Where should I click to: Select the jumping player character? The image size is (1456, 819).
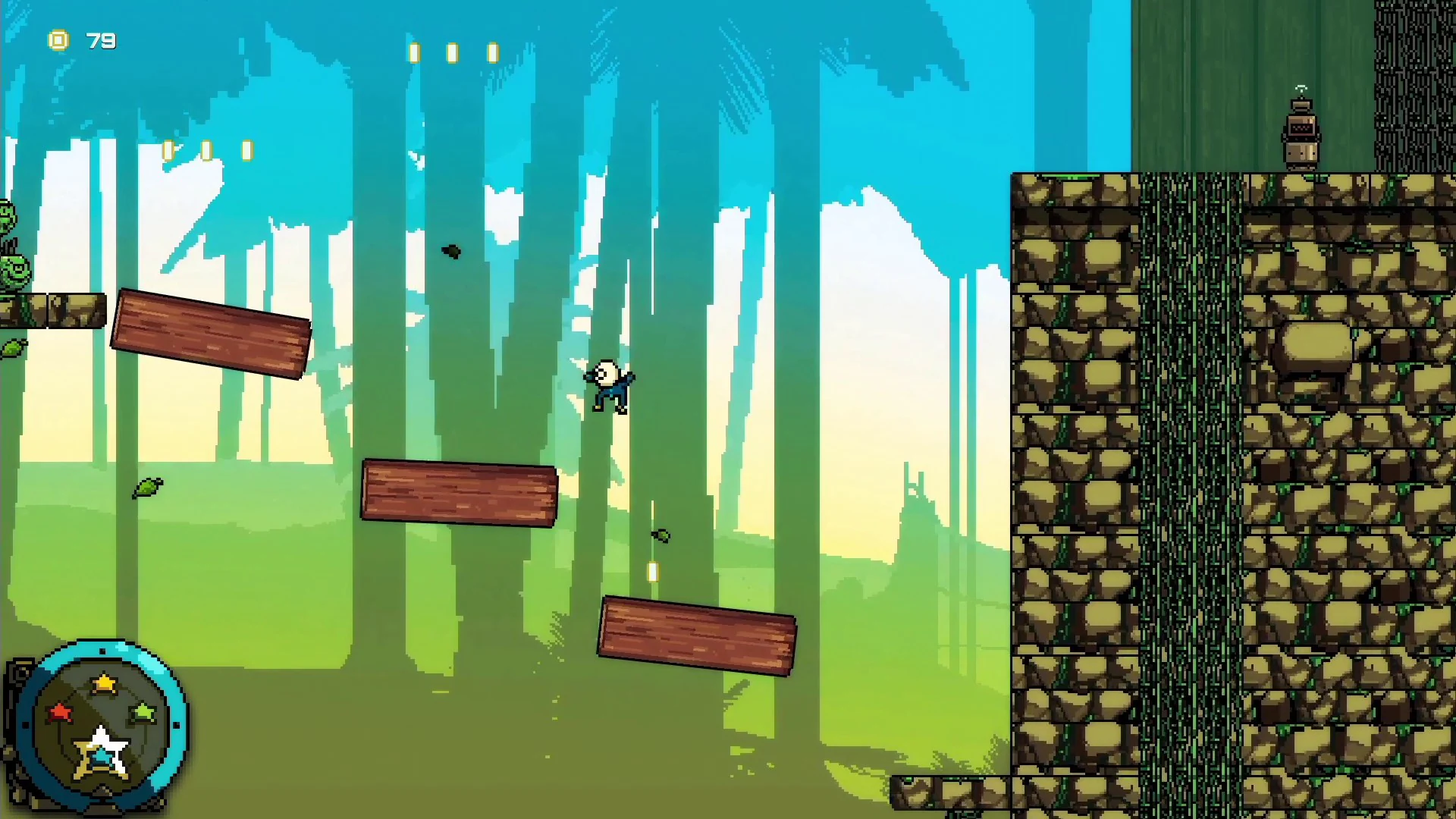pyautogui.click(x=610, y=387)
